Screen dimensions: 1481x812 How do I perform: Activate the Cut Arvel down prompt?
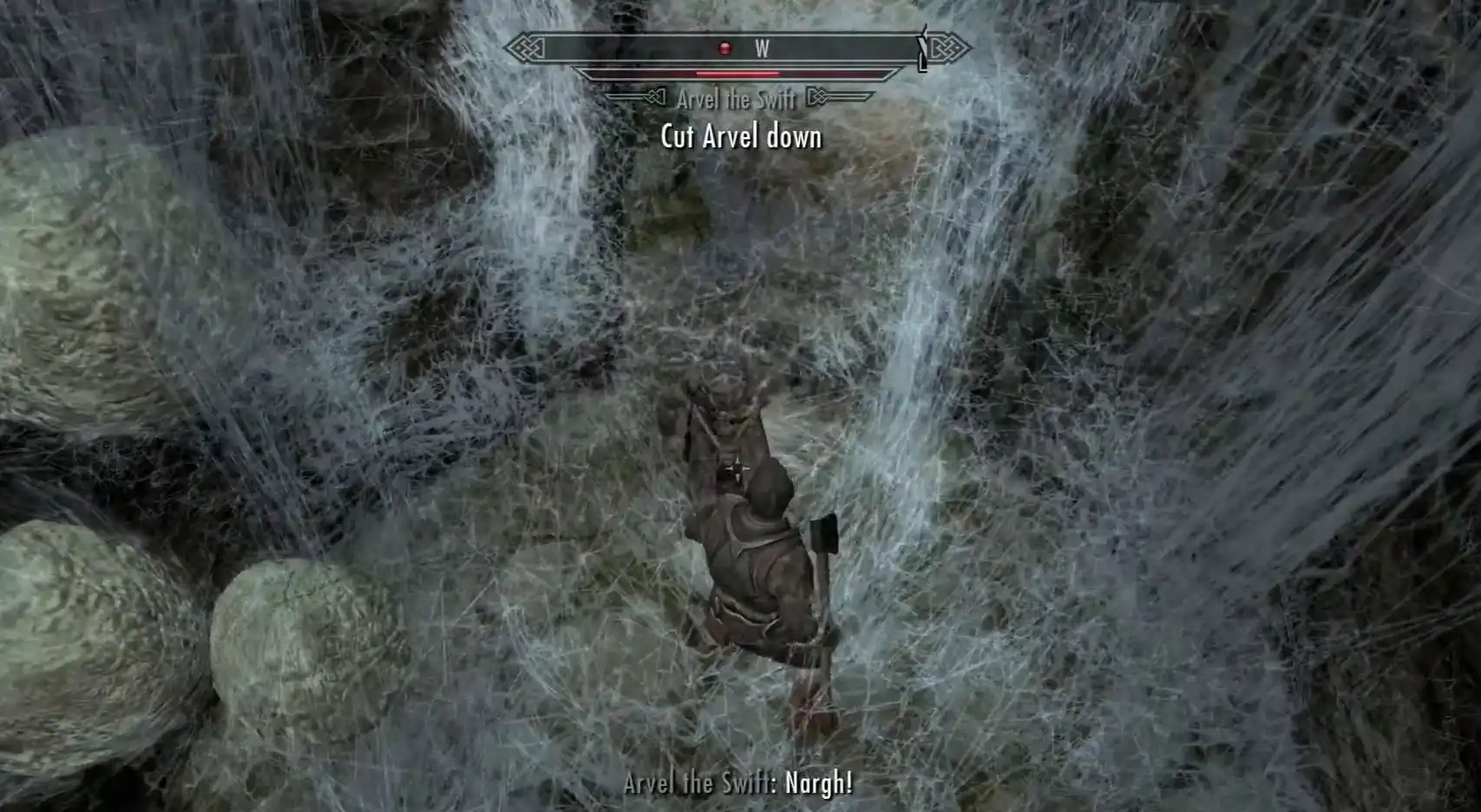point(740,136)
